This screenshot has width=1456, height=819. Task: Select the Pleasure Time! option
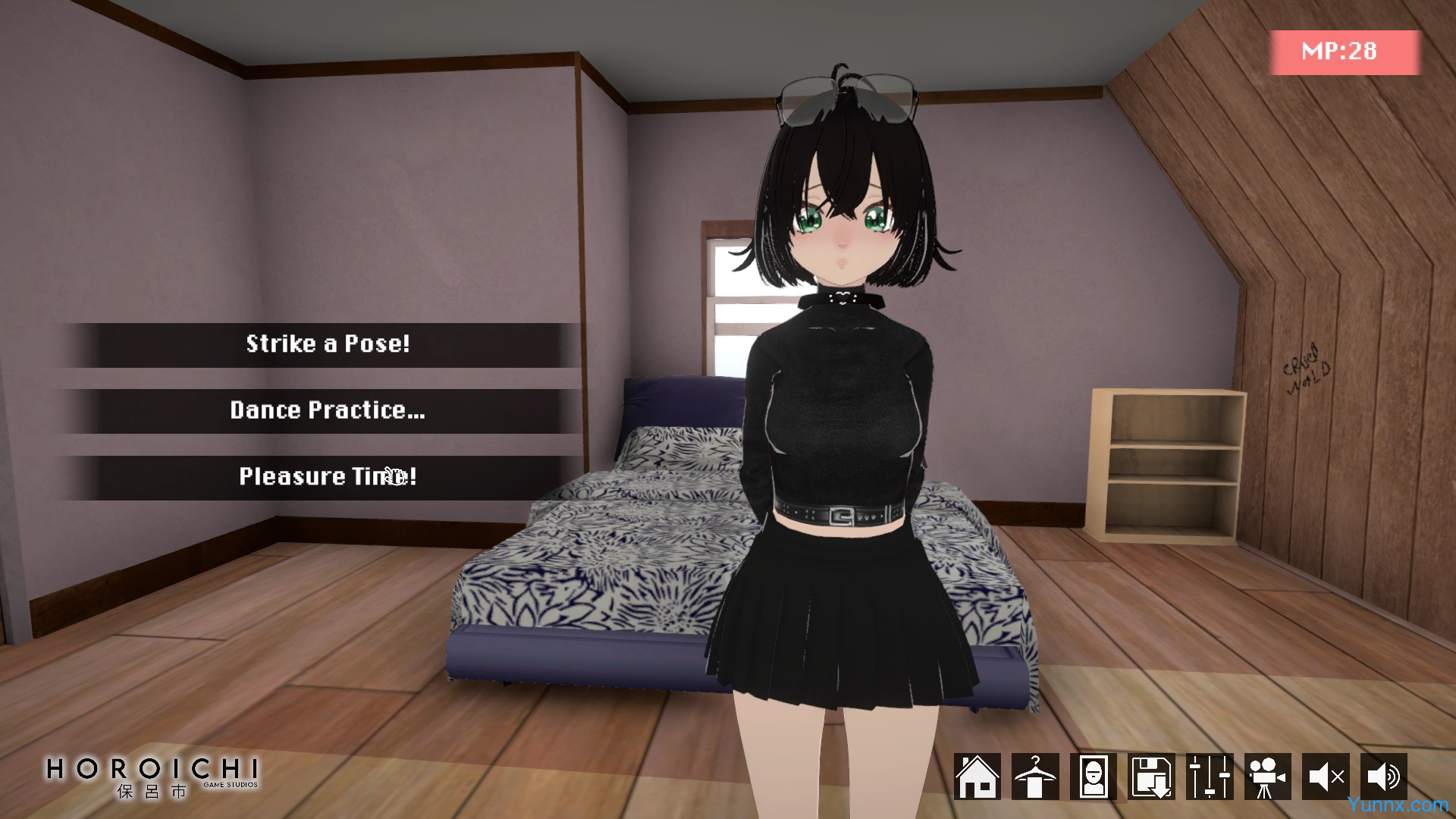(x=328, y=477)
